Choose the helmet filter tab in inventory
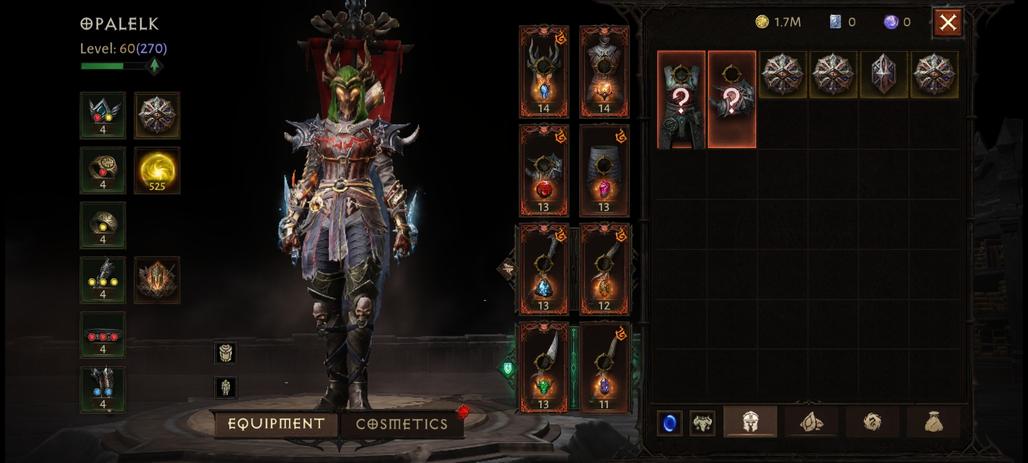The image size is (1028, 463). point(751,422)
